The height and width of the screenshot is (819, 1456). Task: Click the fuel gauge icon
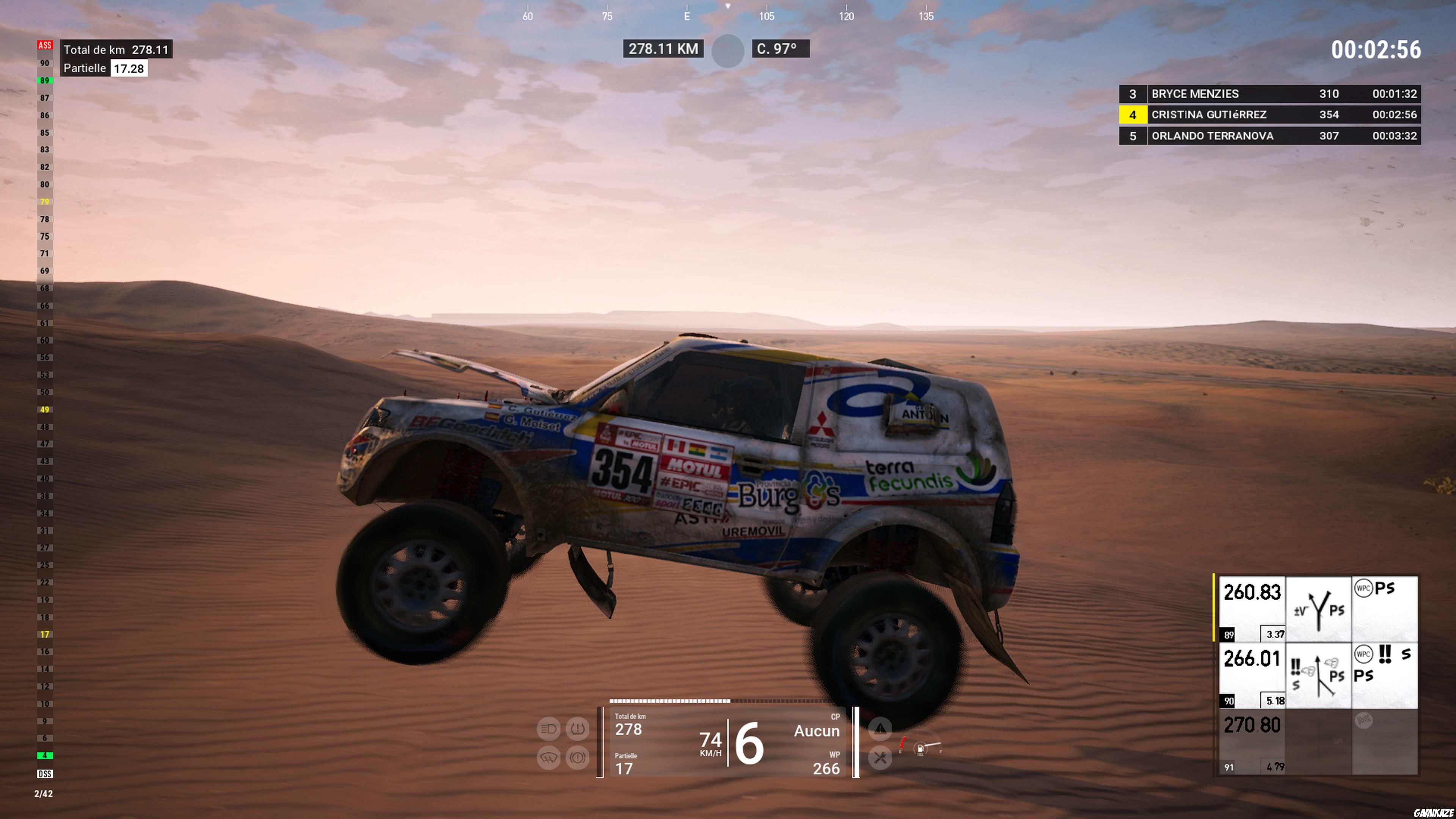tap(921, 750)
